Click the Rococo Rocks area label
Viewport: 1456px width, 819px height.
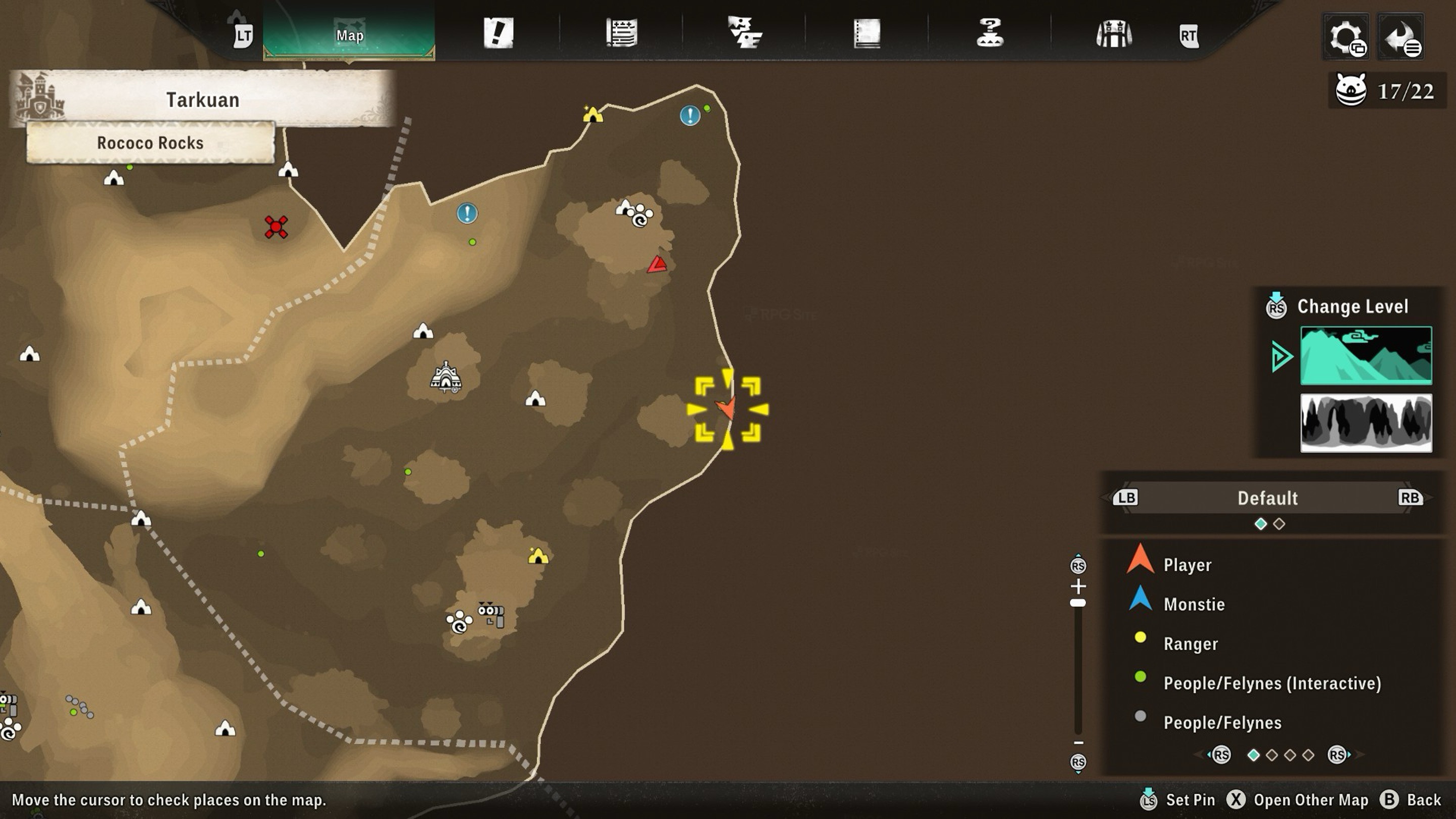(x=150, y=143)
